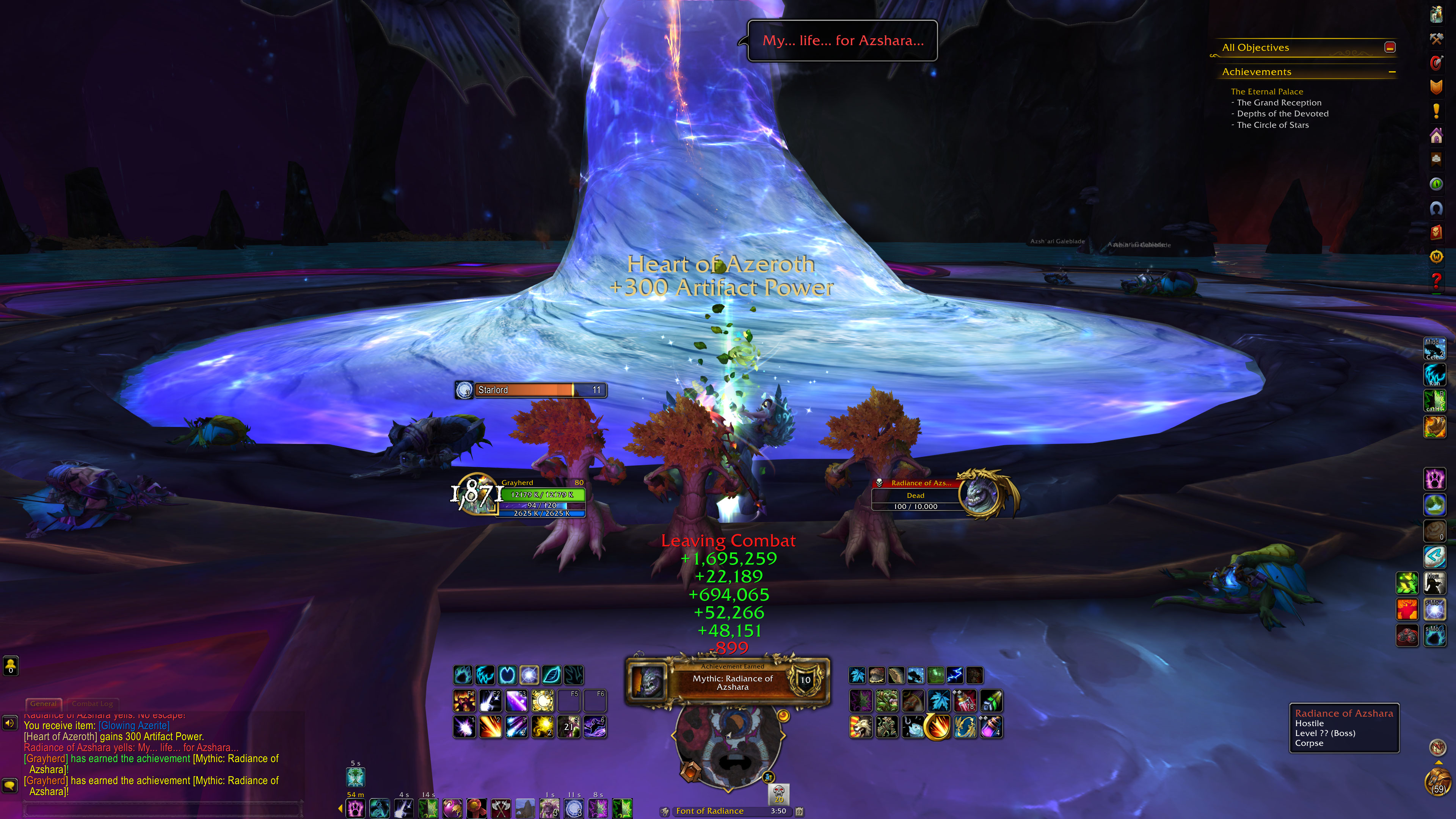Open the Eternal Palace tracked achievement
The image size is (1456, 819).
1267,91
